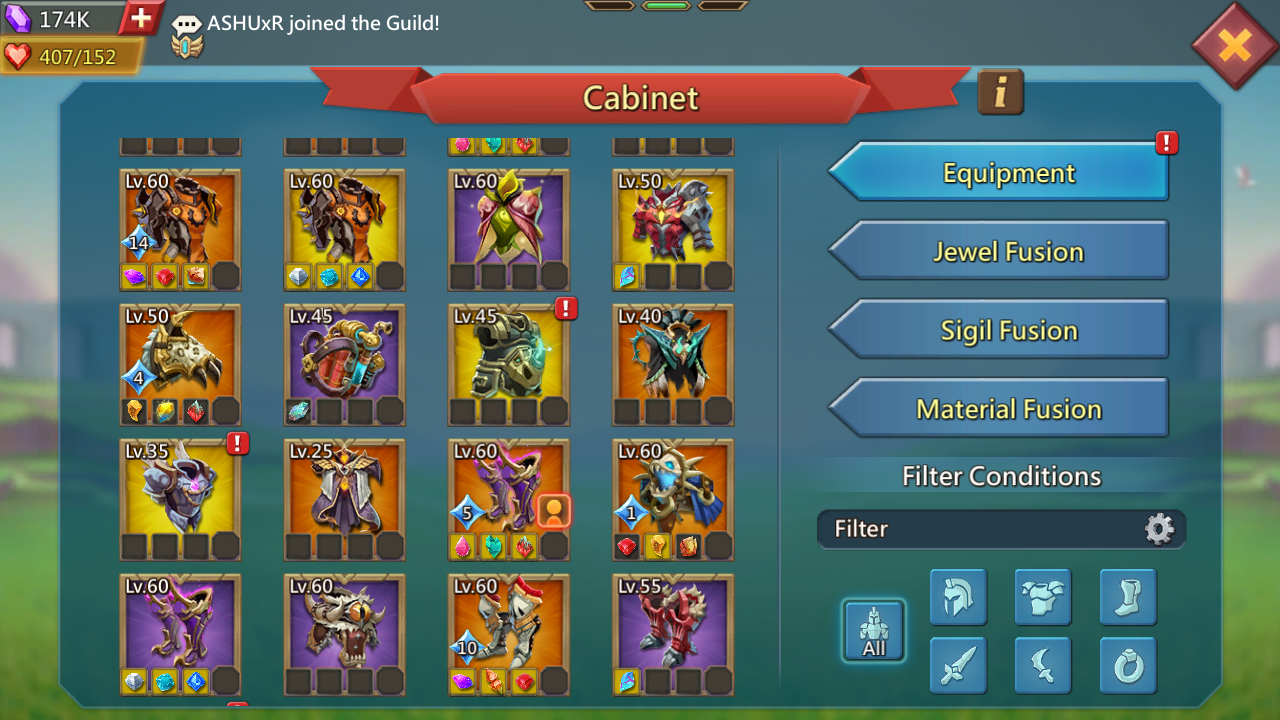Filter equipment by off-hand items
Screen dimensions: 1280x720
1043,665
